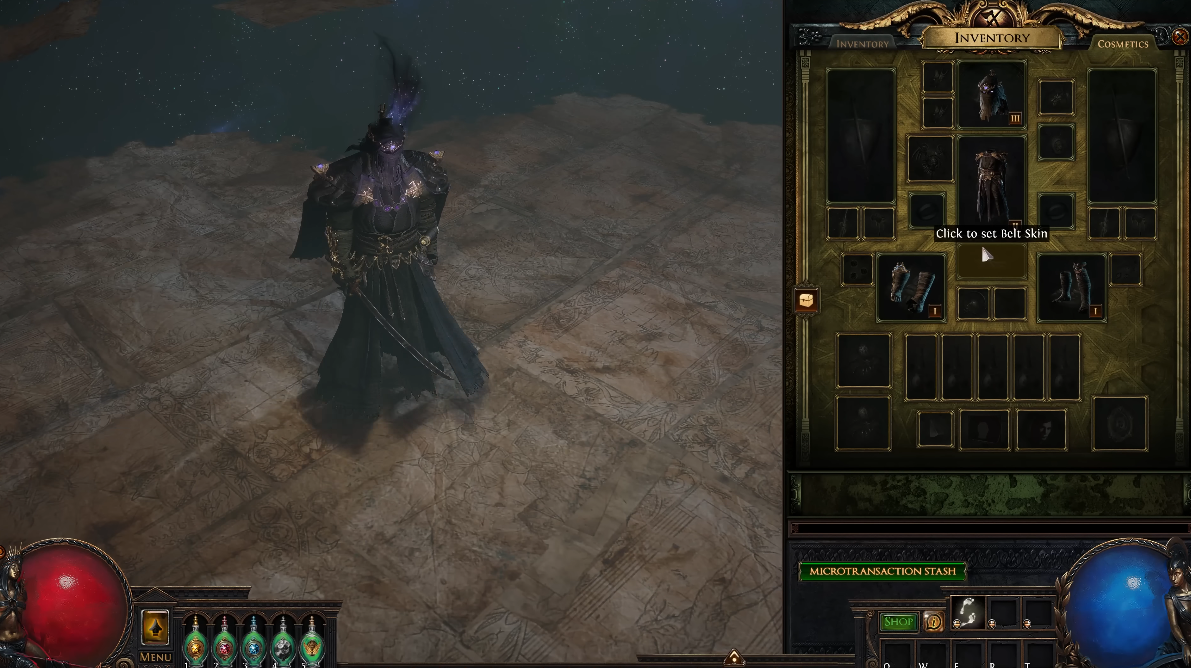1191x668 pixels.
Task: Click the orange info icon beside Shop
Action: click(932, 622)
